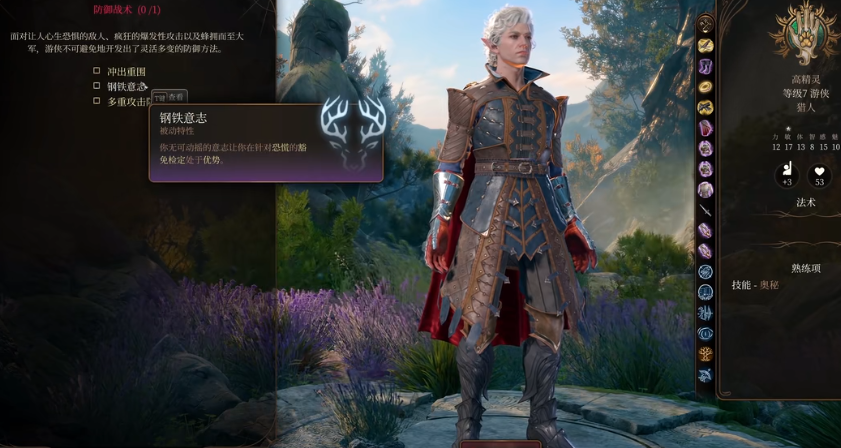
Task: Click the red cloak icon in sidebar
Action: point(705,128)
